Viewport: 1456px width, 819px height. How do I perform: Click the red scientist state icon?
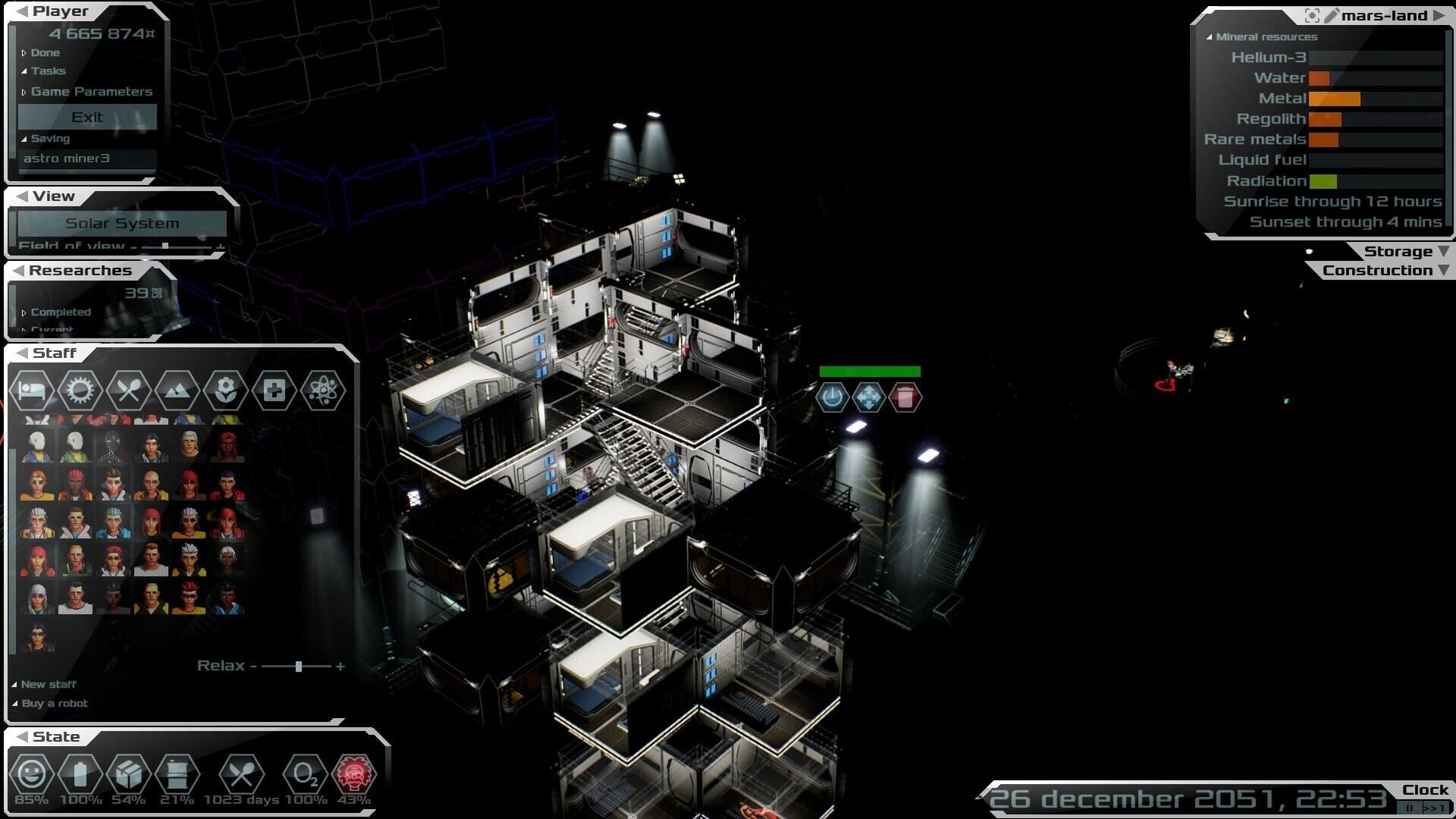point(353,774)
